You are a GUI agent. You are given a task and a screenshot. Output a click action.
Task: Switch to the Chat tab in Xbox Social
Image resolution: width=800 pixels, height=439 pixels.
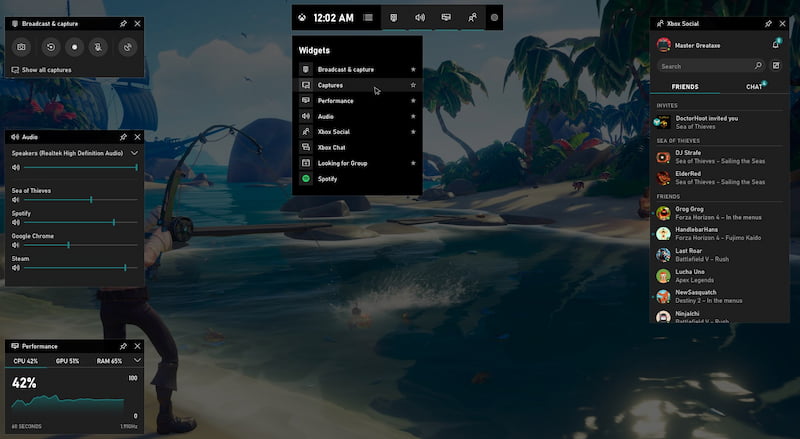coord(753,87)
